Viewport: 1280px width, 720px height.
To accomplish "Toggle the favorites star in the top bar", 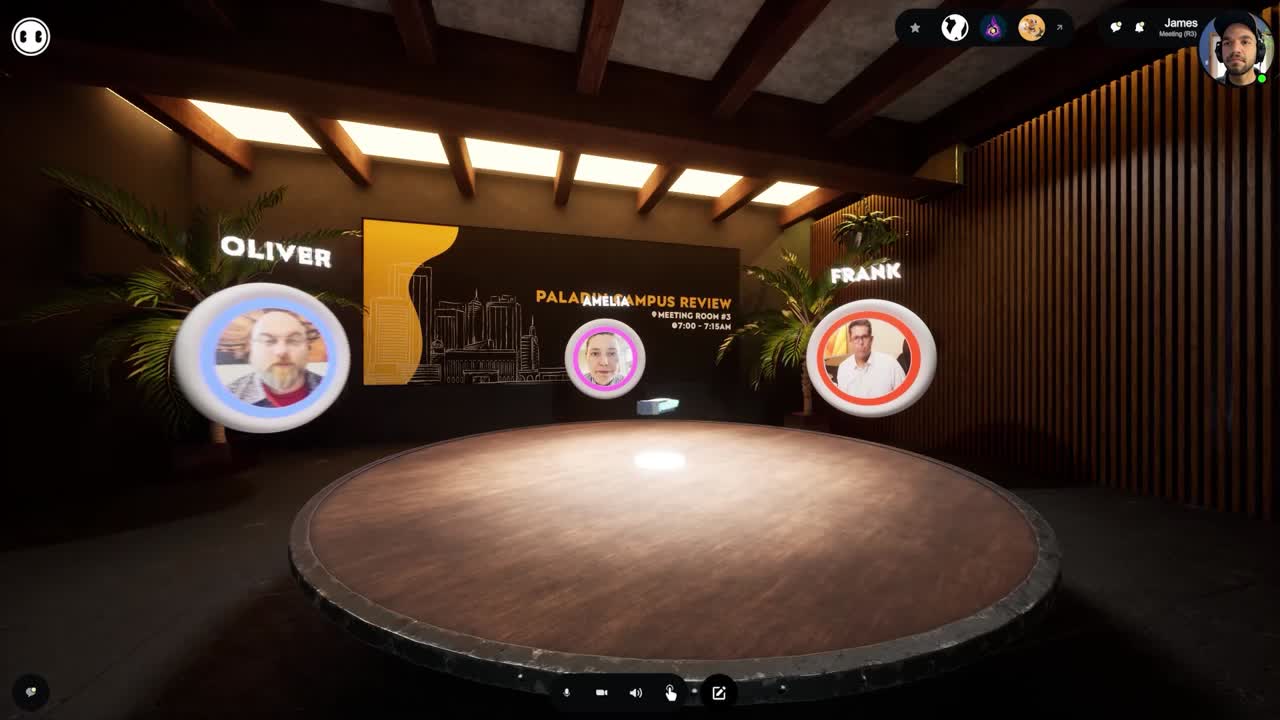I will click(914, 28).
